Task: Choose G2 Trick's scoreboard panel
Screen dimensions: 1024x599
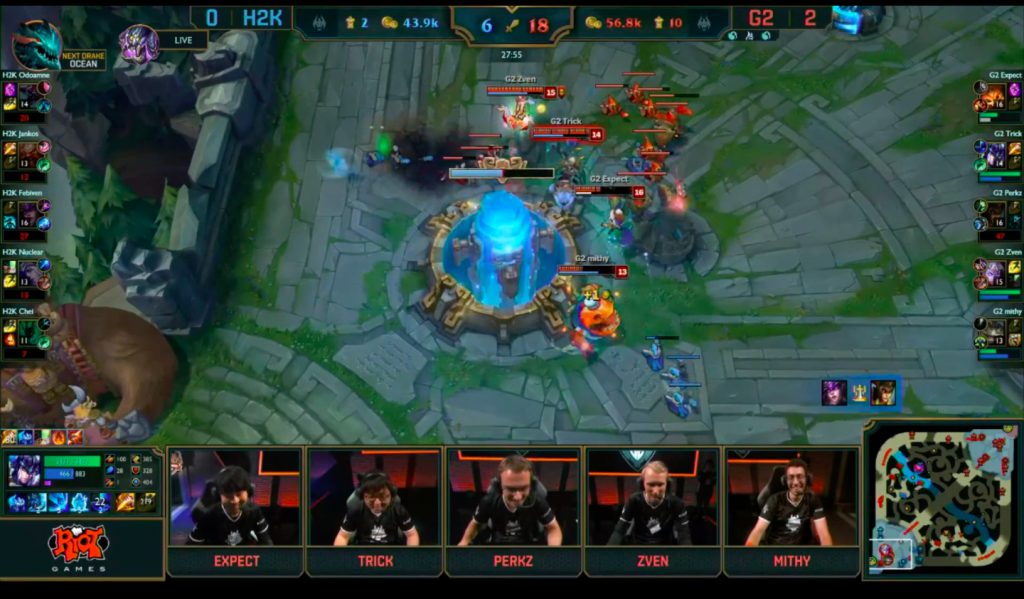Action: [998, 154]
